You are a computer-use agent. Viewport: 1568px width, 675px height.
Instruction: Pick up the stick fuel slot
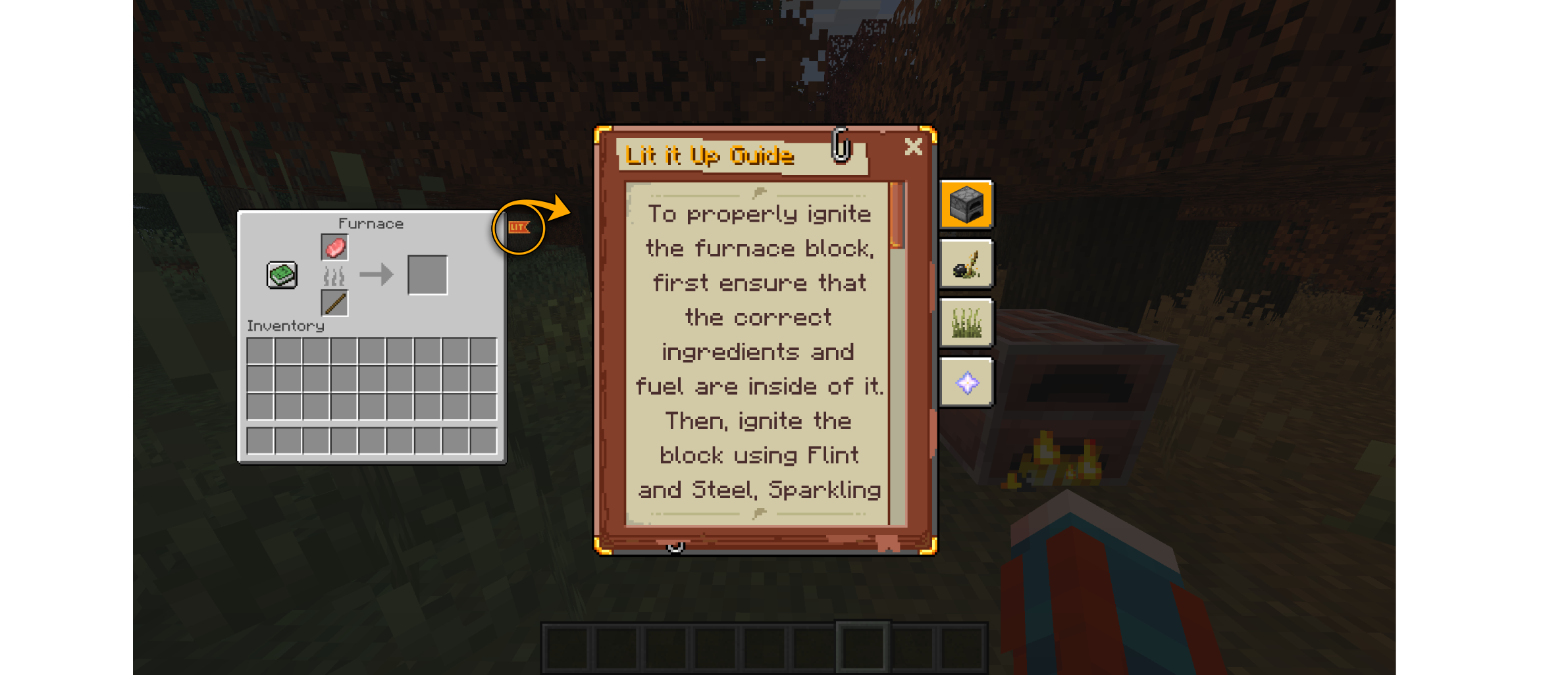point(334,303)
